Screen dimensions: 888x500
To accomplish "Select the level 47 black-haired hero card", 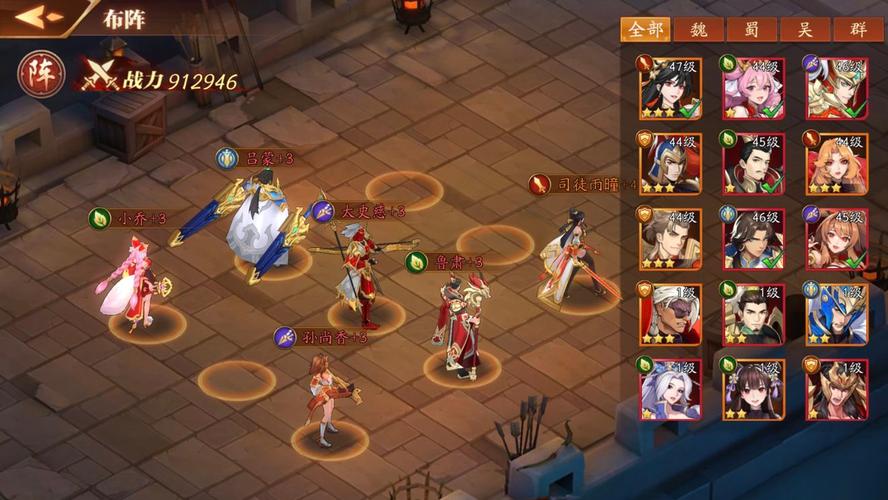I will pos(670,88).
